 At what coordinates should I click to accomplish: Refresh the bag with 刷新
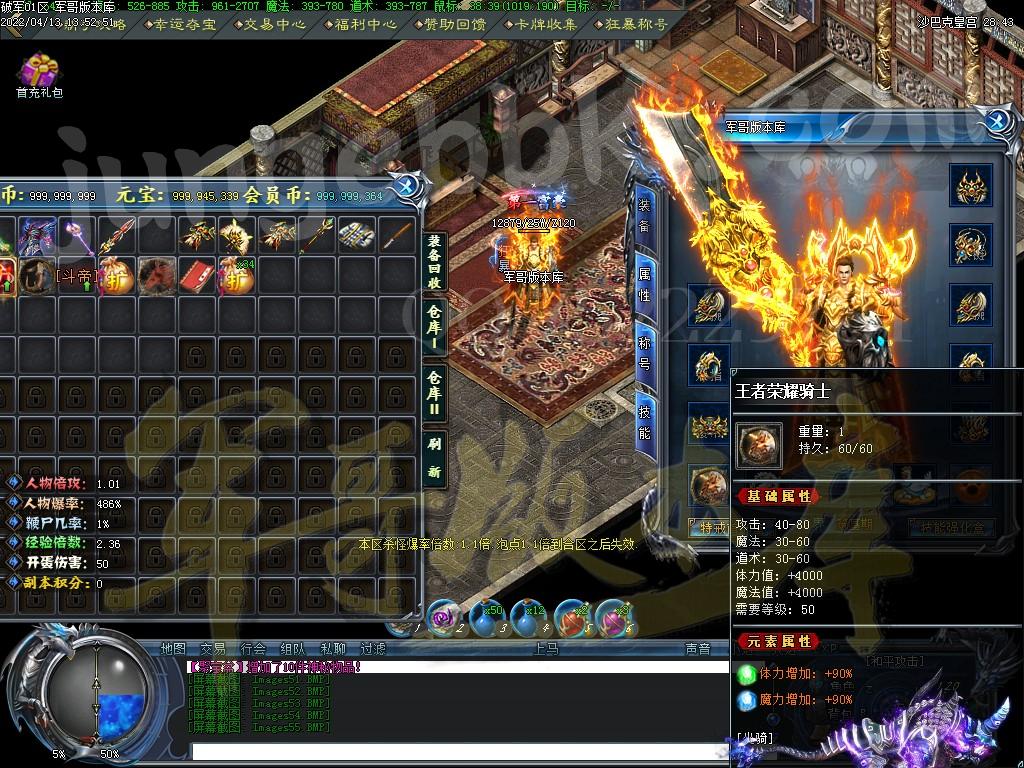pyautogui.click(x=434, y=458)
